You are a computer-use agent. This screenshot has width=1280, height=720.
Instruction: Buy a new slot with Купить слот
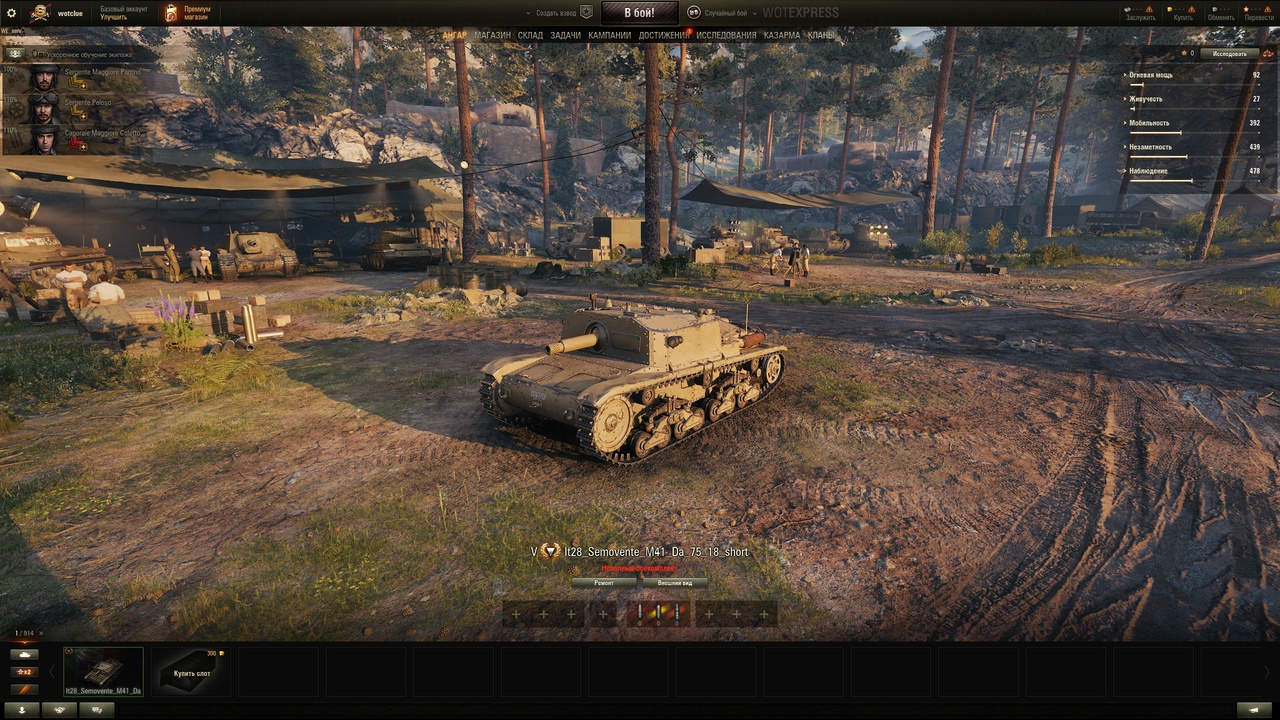(190, 671)
